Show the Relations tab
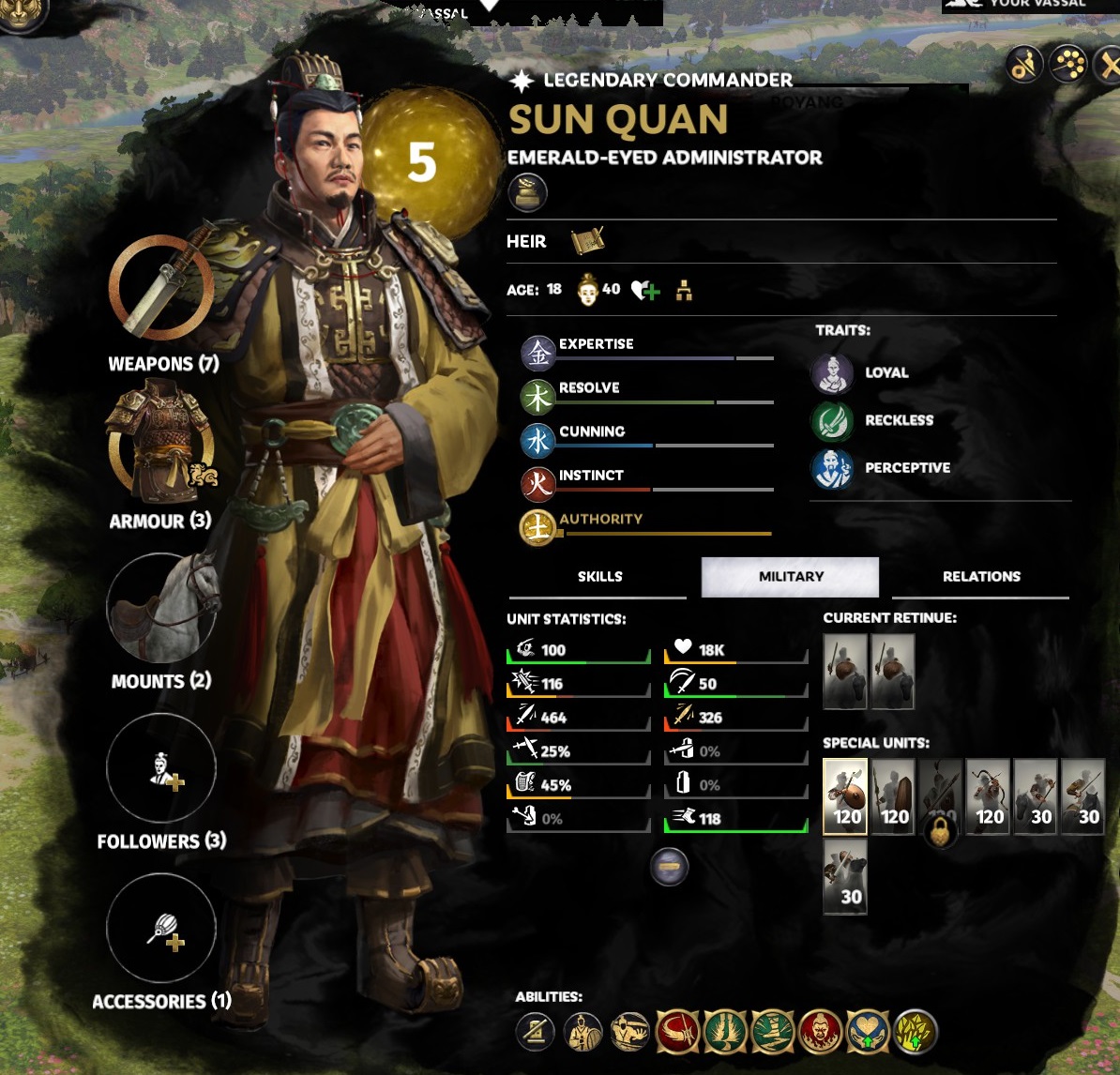 tap(980, 577)
